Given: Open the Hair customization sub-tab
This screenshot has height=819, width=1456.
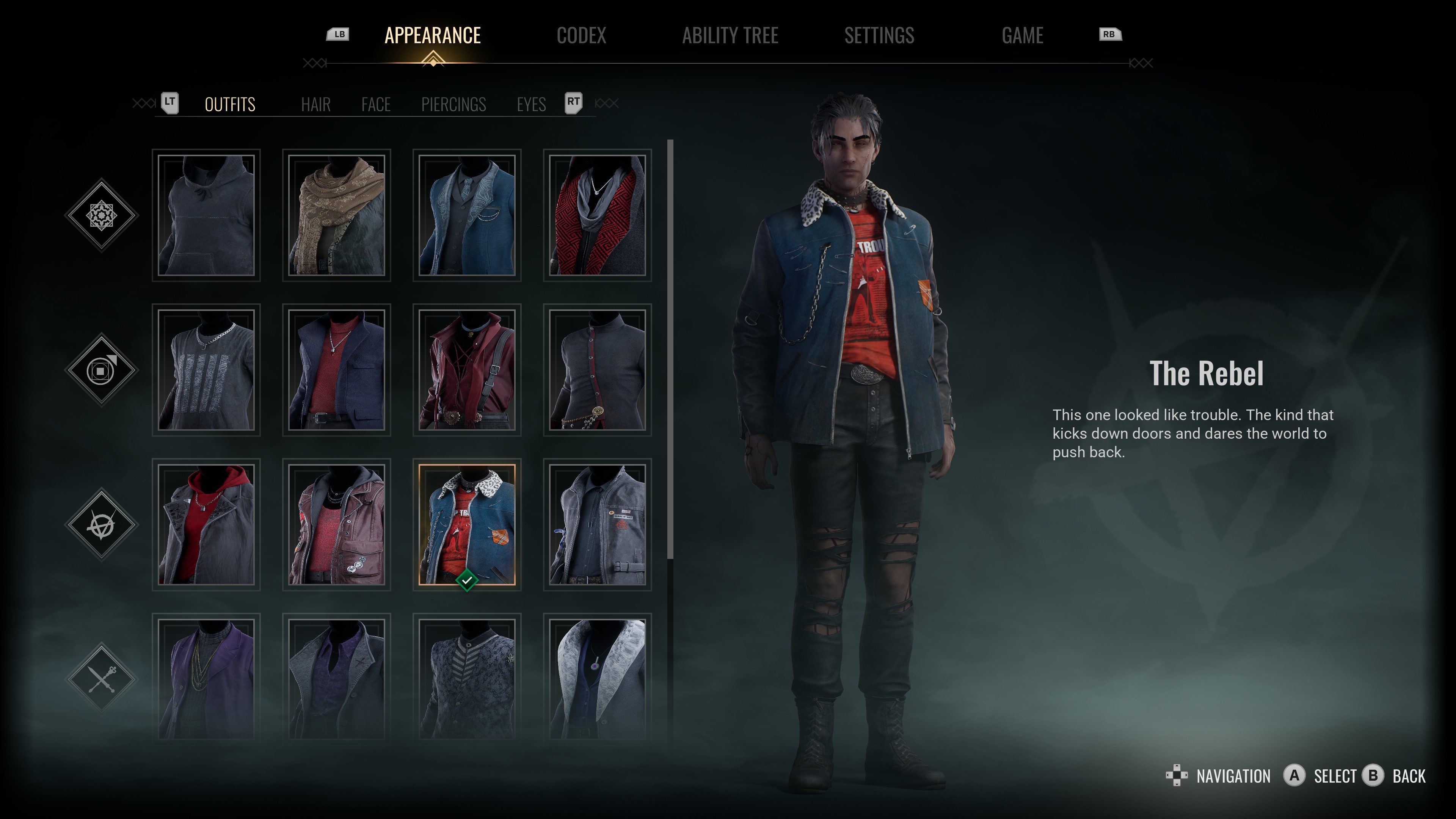Looking at the screenshot, I should click(315, 105).
